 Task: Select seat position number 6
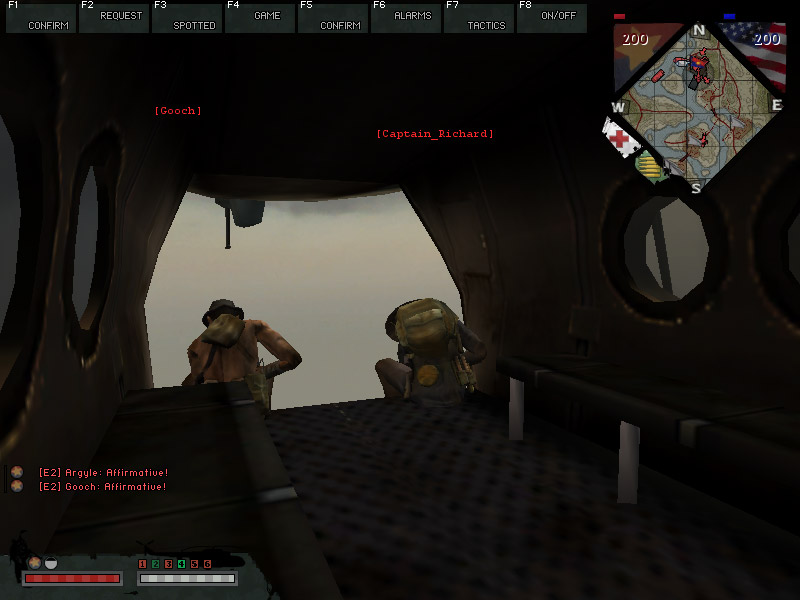coord(207,565)
